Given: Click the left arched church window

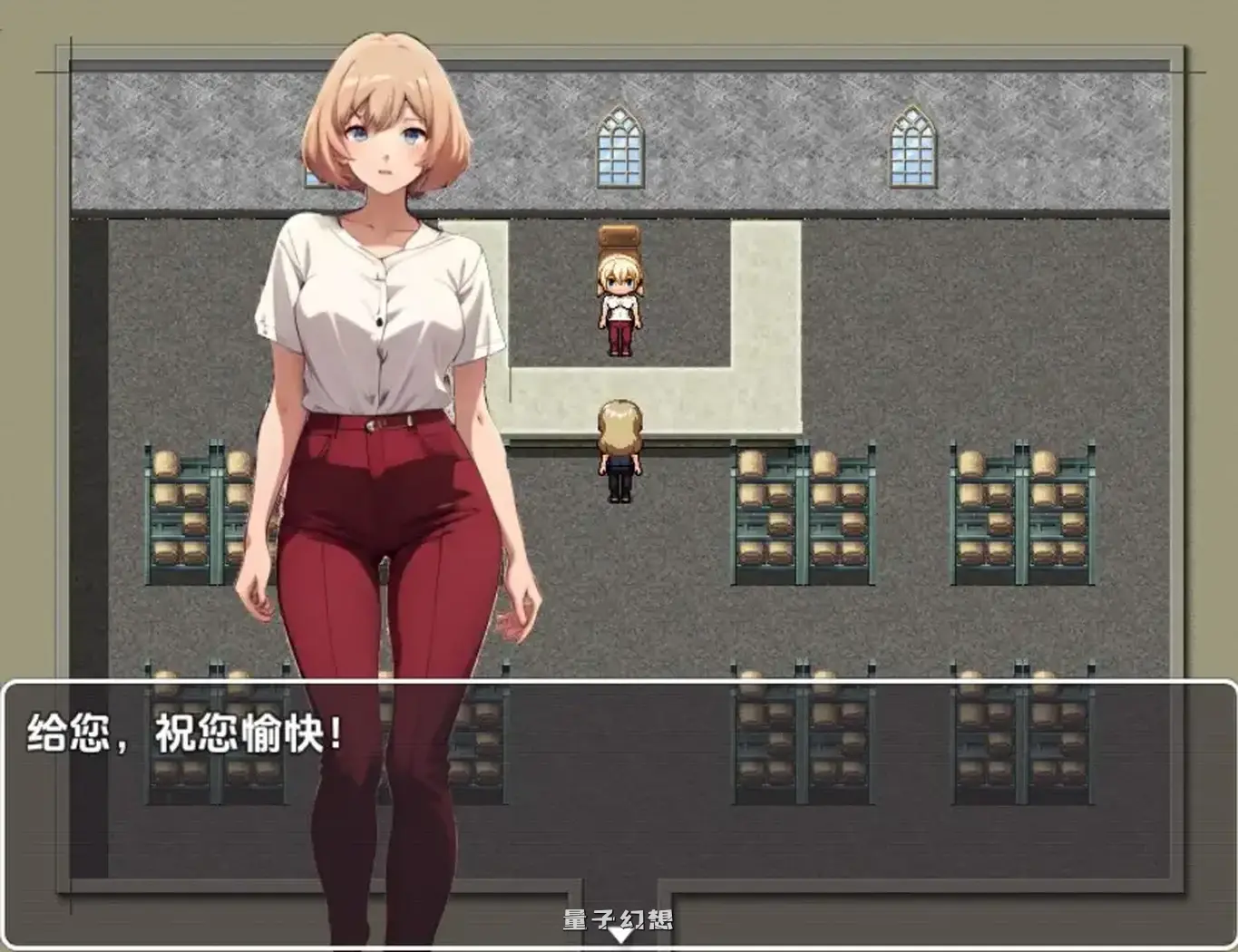Looking at the screenshot, I should click(x=618, y=143).
